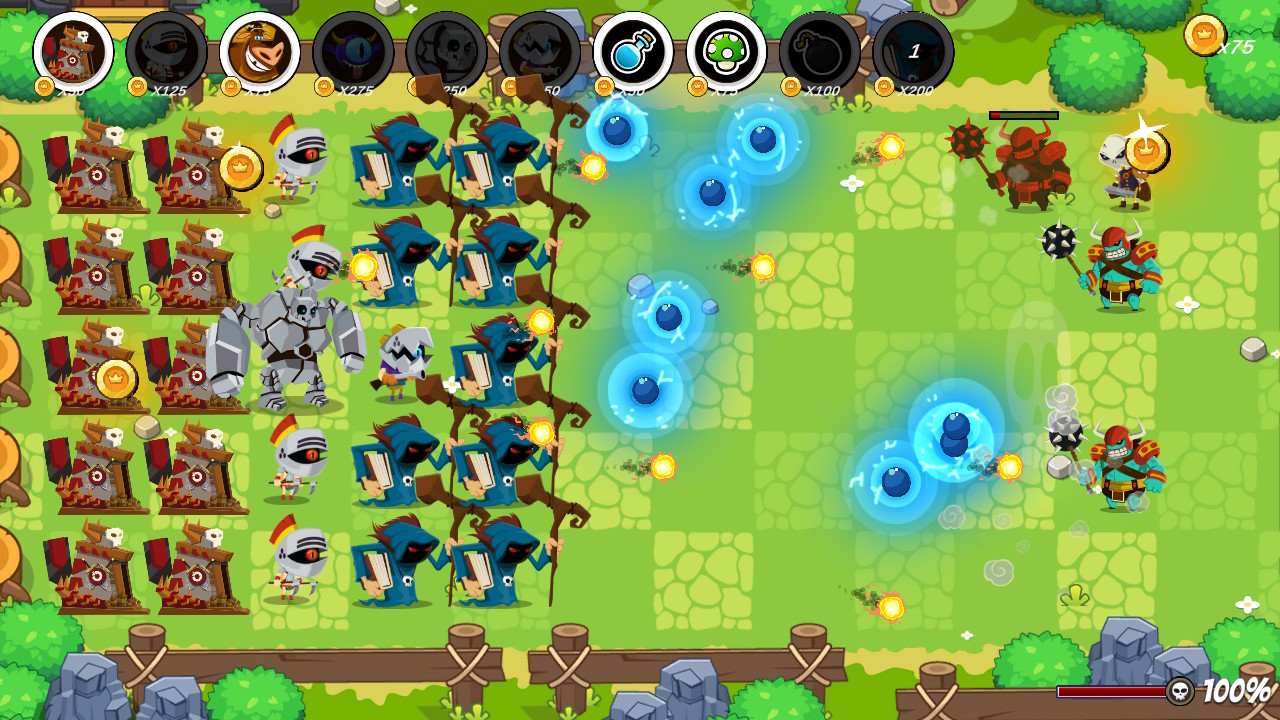
Task: Choose the stone skull golem unit card
Action: [x=446, y=51]
